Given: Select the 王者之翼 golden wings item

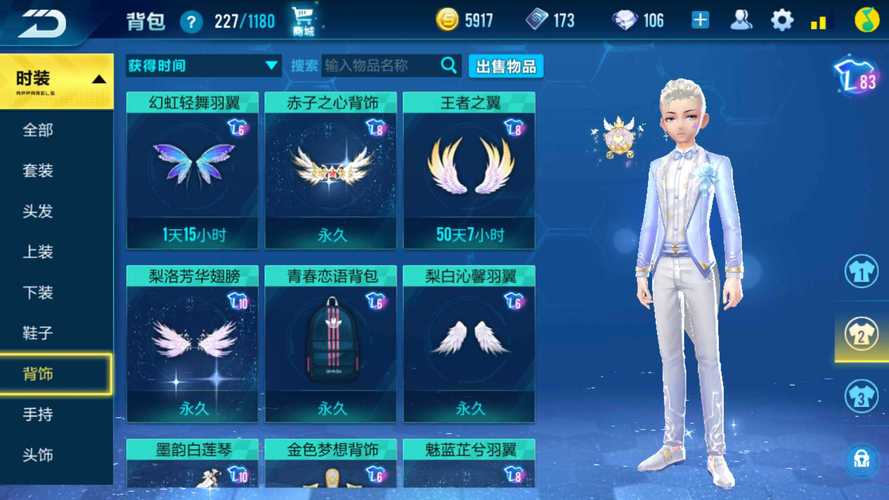Looking at the screenshot, I should point(469,170).
